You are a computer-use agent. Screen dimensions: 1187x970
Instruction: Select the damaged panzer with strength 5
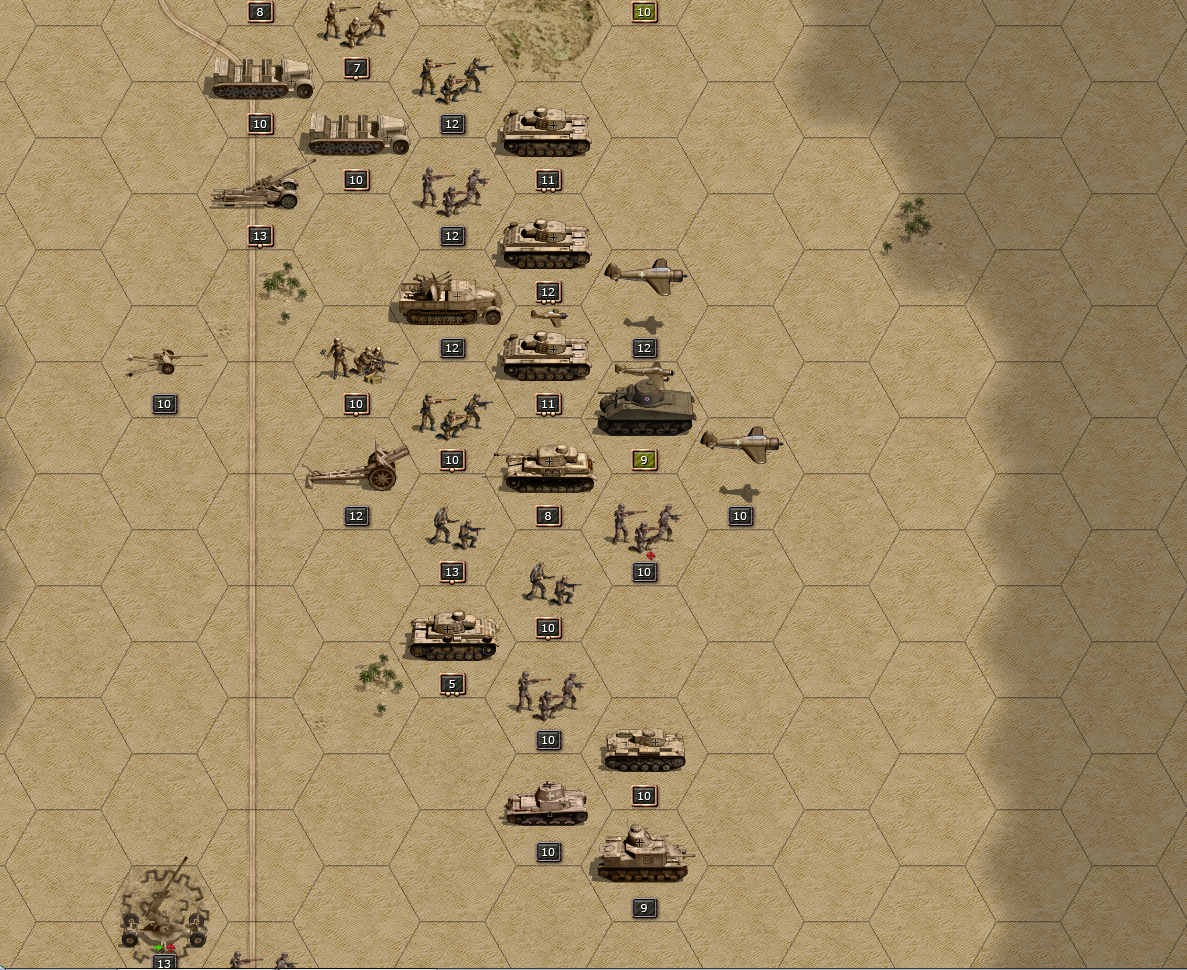453,636
